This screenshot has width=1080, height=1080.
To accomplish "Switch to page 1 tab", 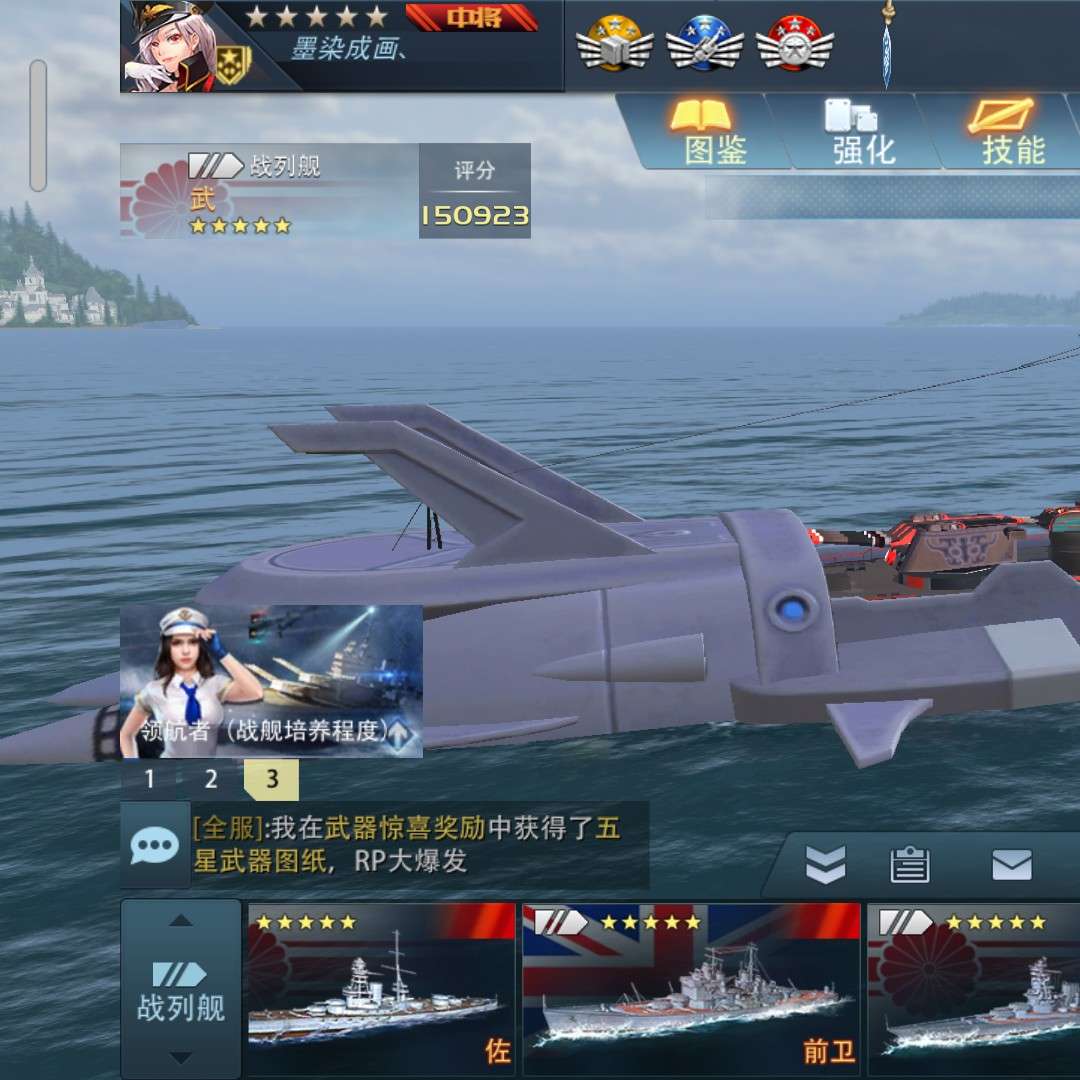I will [150, 780].
